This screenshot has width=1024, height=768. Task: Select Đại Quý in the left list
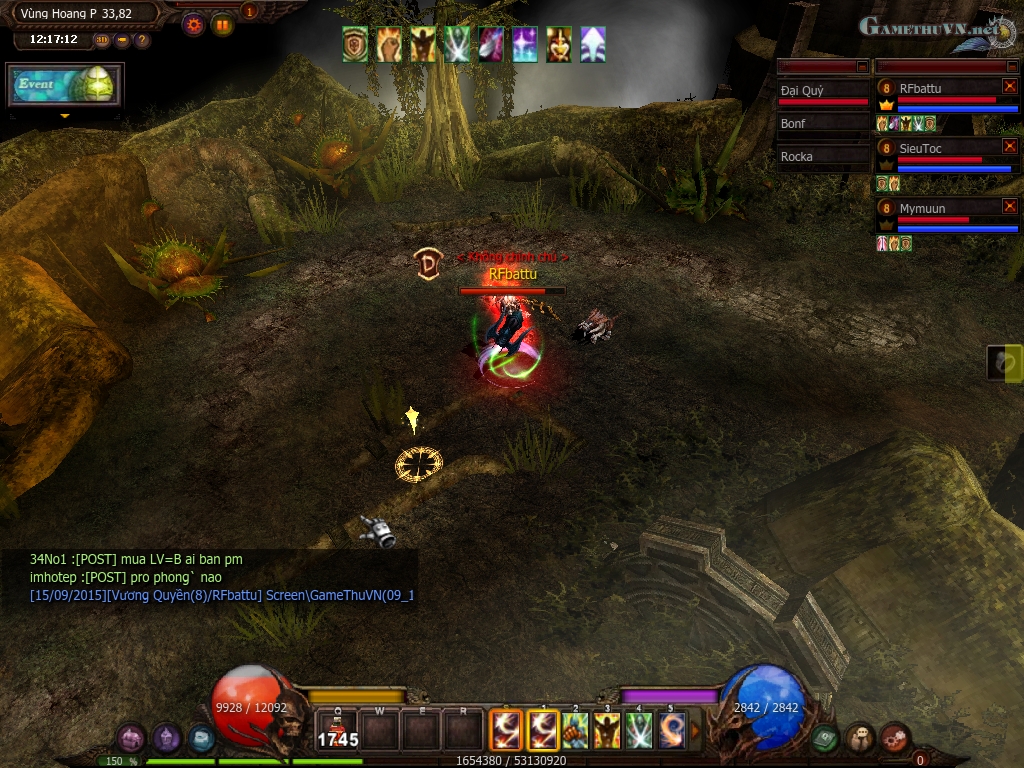click(823, 91)
